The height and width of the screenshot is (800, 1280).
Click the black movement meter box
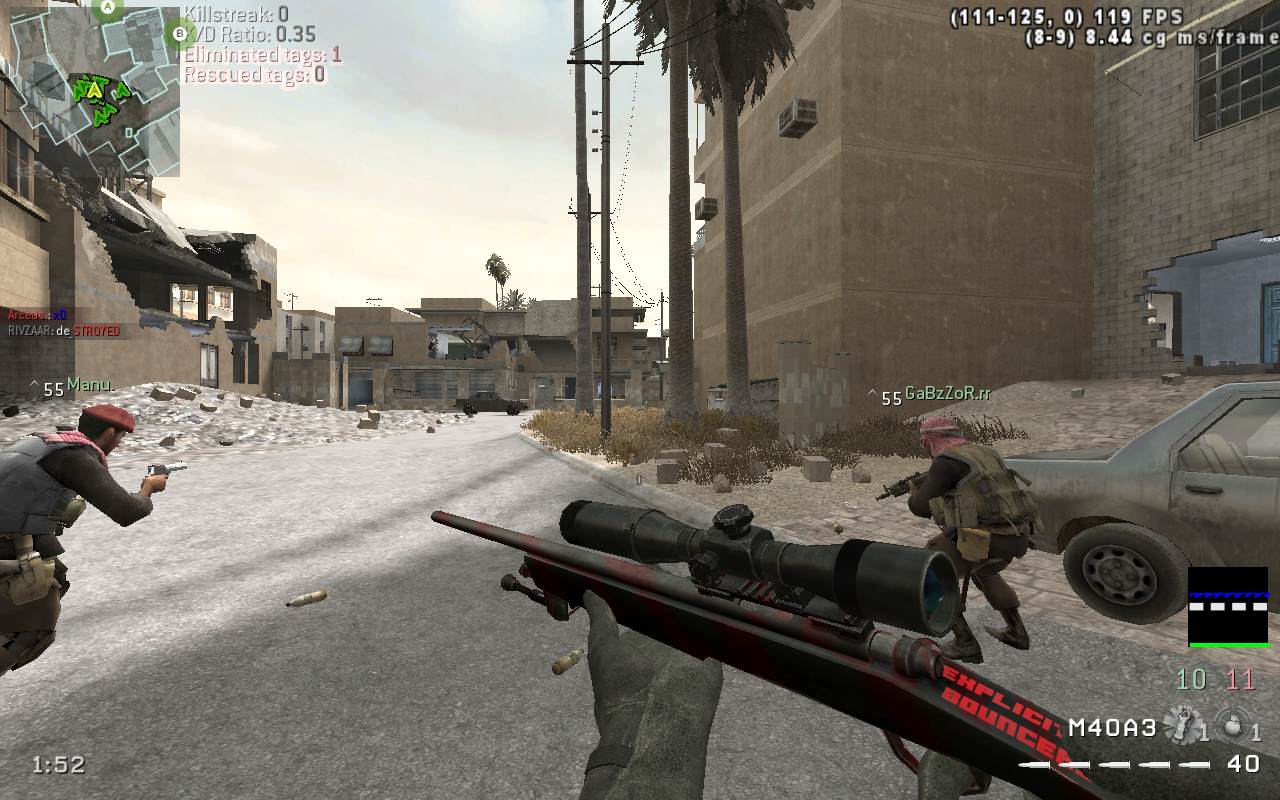coord(1227,607)
